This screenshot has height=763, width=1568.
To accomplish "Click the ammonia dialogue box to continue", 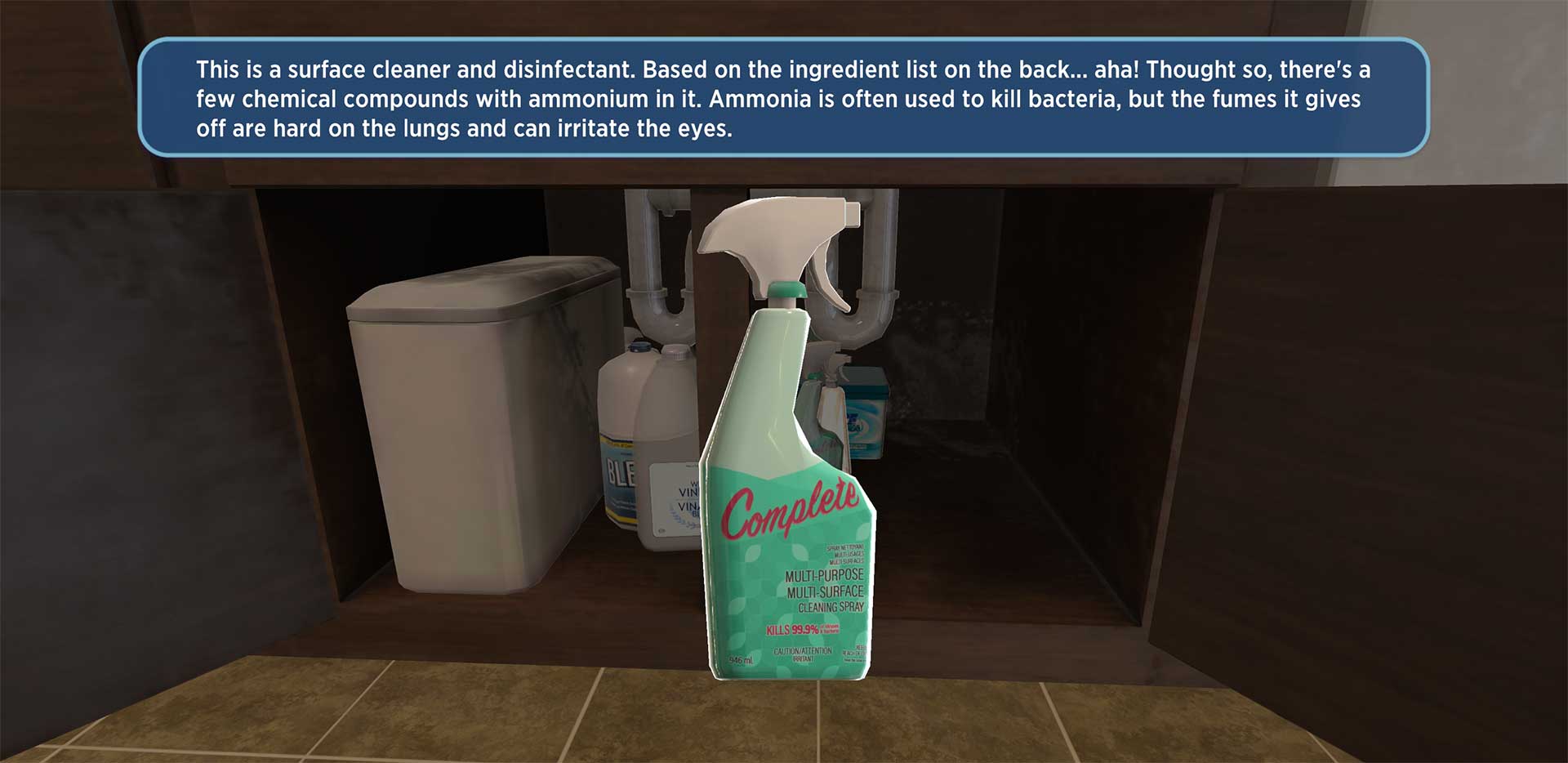I will click(782, 98).
